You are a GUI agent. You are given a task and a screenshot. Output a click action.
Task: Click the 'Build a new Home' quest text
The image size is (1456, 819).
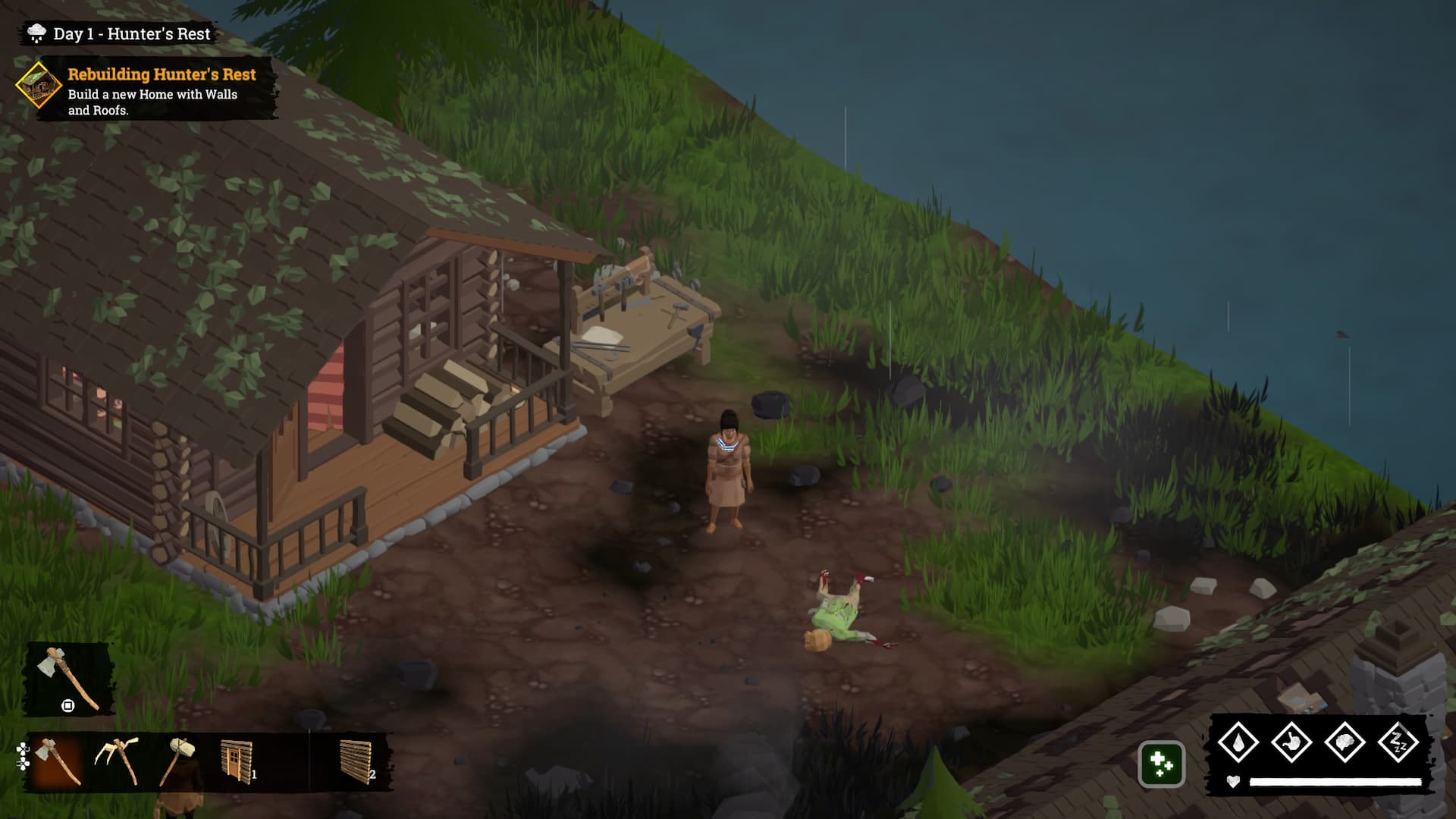pos(152,101)
